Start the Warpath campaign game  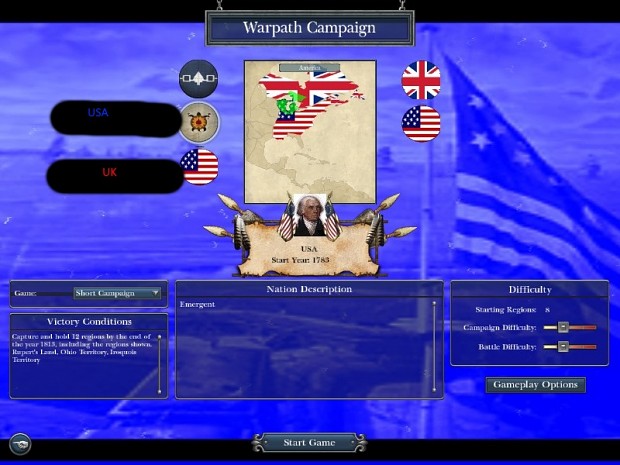[x=307, y=442]
